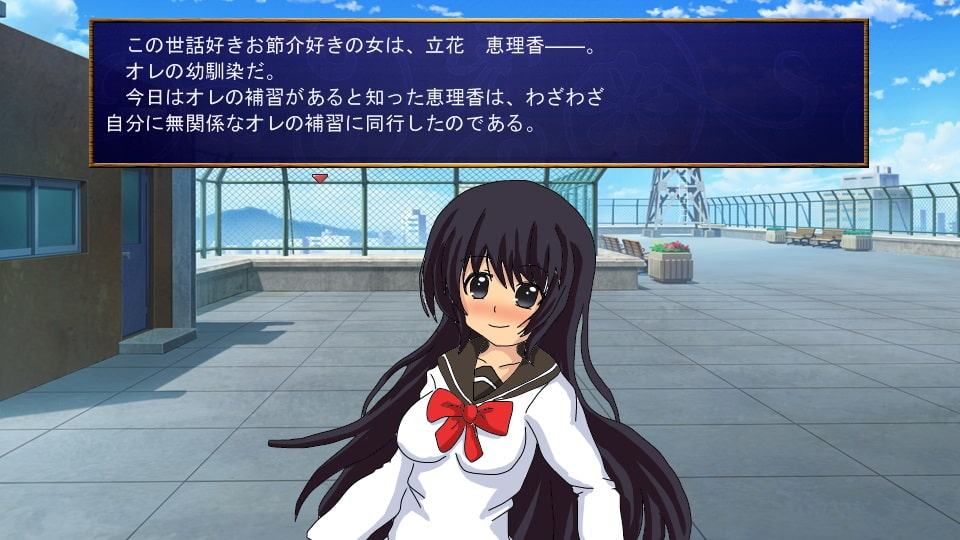Click the red arrow to advance dialogue

[x=319, y=178]
